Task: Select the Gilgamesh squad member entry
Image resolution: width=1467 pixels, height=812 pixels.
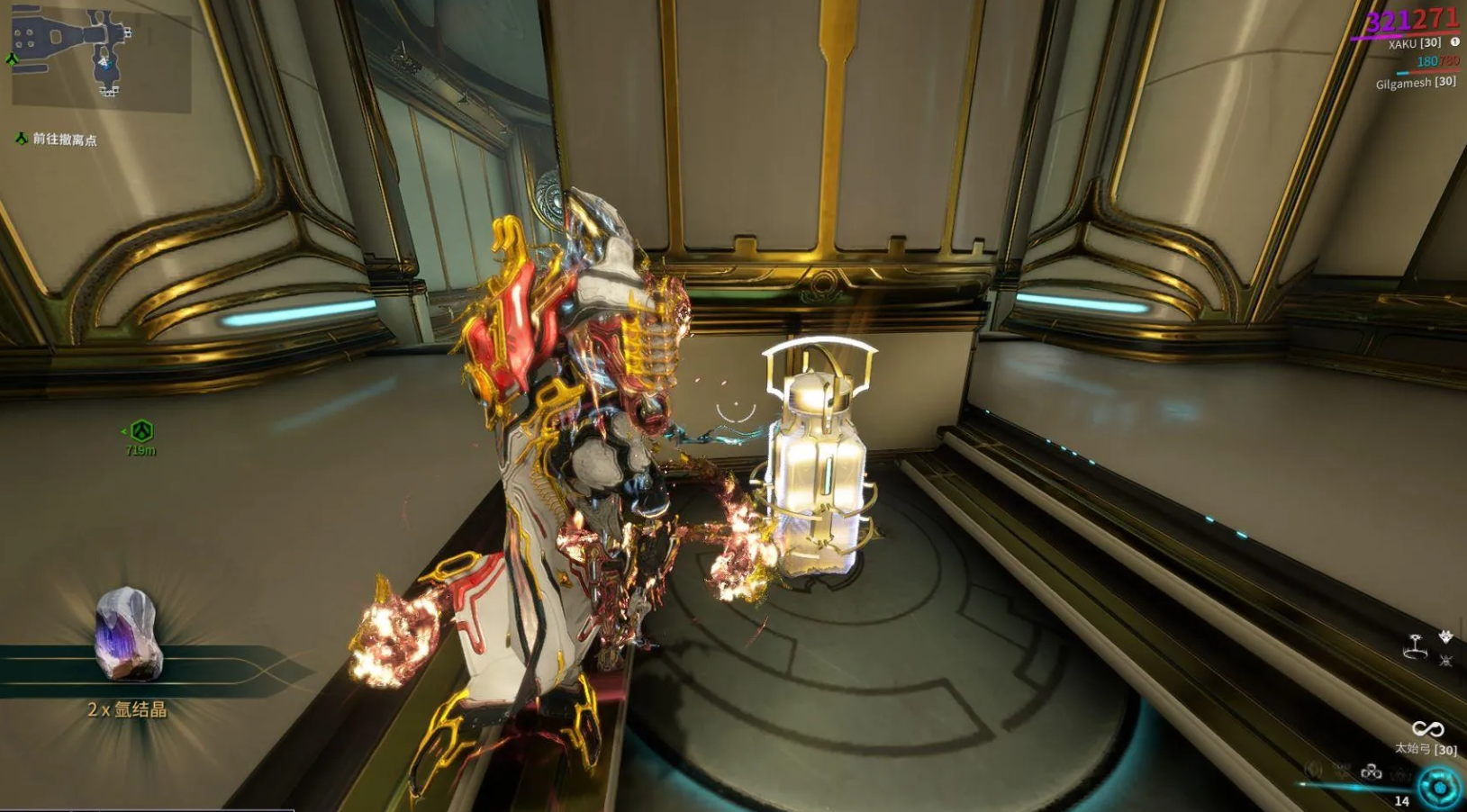Action: (x=1415, y=83)
